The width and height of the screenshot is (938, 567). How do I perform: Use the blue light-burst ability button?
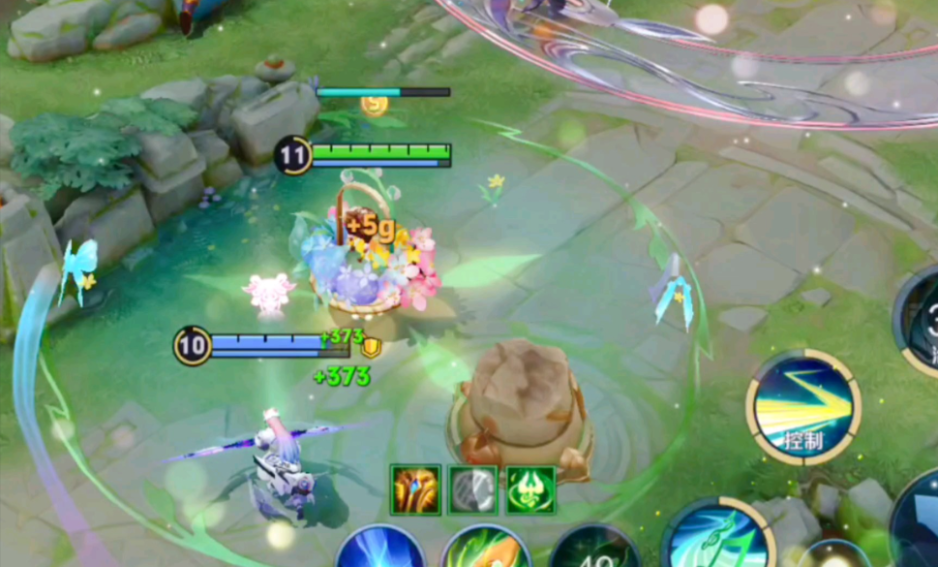pos(381,549)
